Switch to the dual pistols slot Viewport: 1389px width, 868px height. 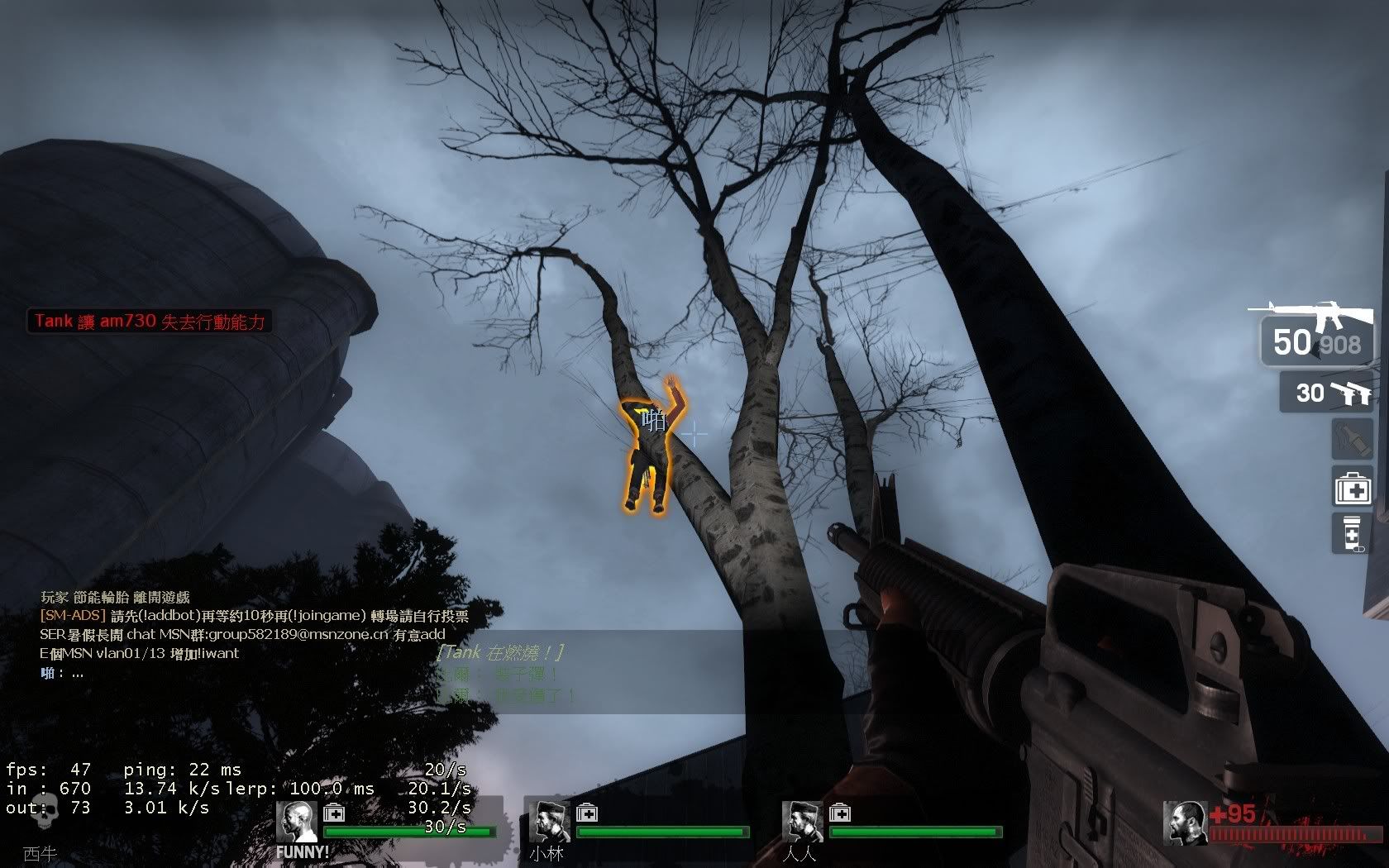click(x=1326, y=393)
